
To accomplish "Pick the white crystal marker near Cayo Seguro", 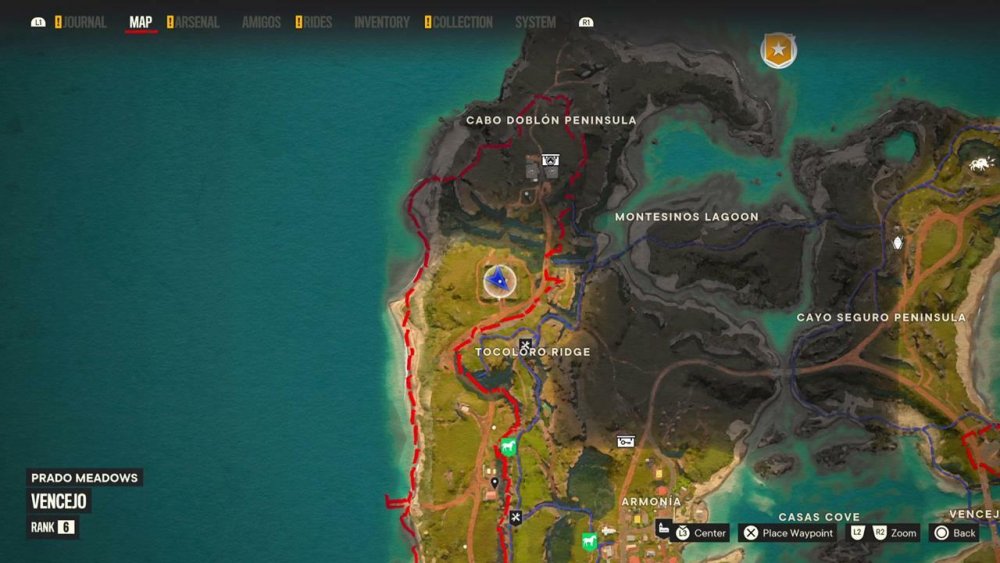I will pyautogui.click(x=897, y=243).
